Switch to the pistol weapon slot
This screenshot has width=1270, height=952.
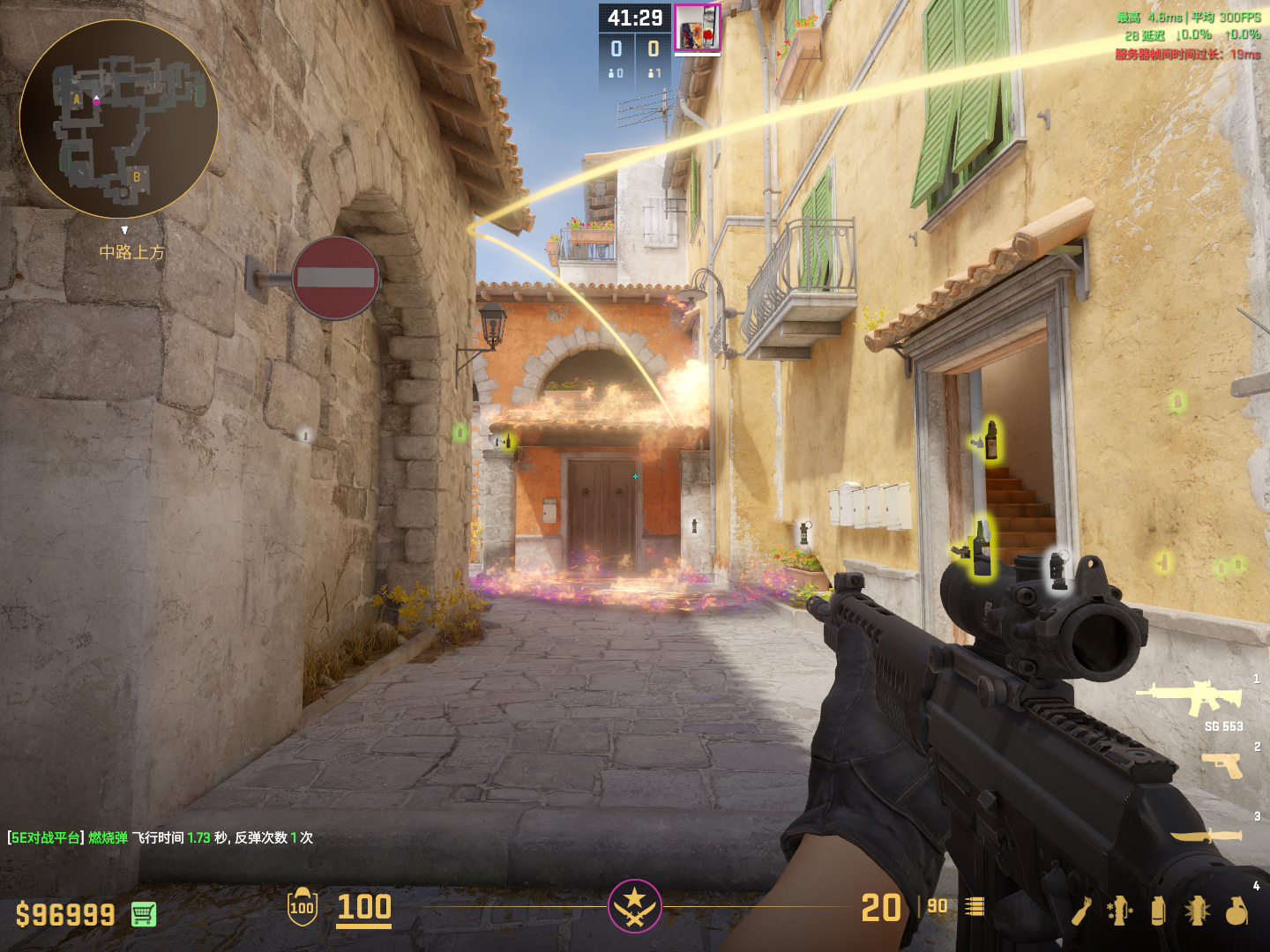pos(1222,765)
